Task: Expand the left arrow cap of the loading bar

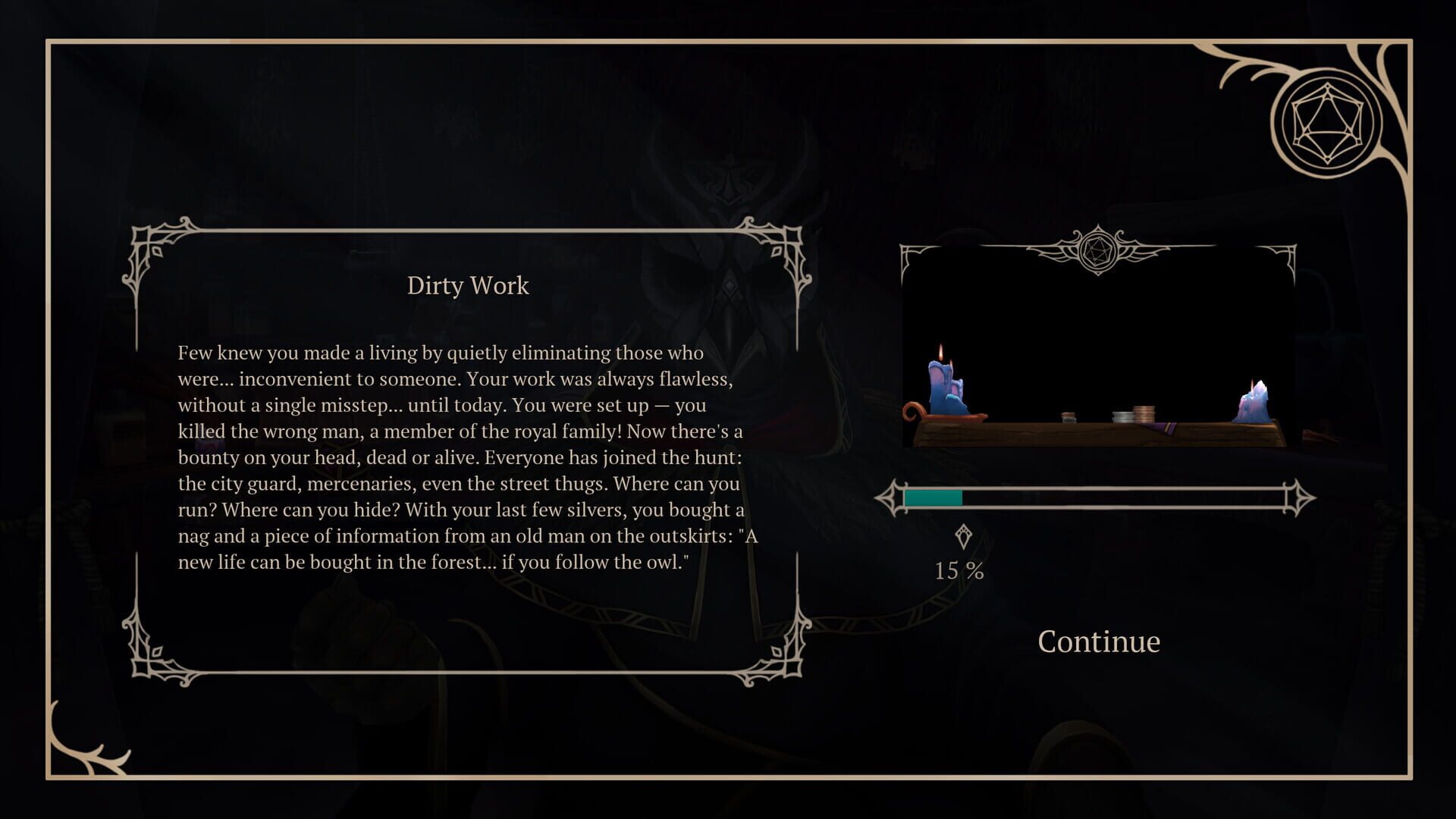Action: (x=887, y=497)
